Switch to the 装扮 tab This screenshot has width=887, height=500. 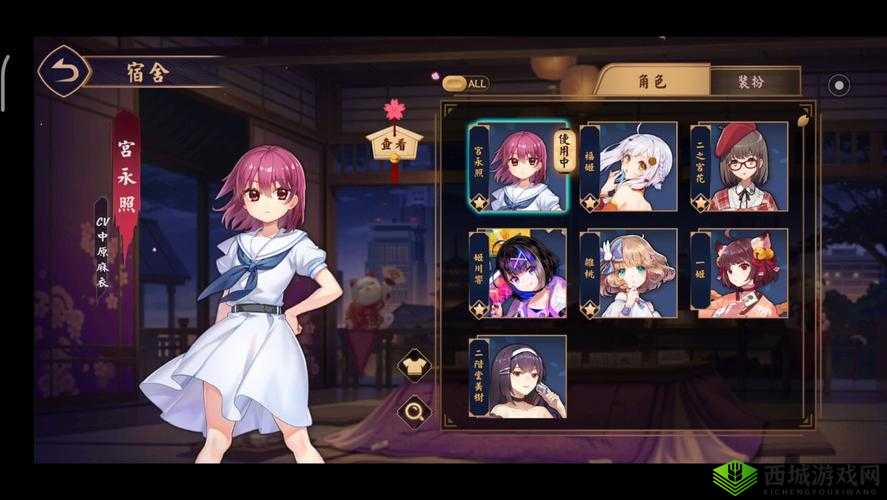tap(755, 82)
